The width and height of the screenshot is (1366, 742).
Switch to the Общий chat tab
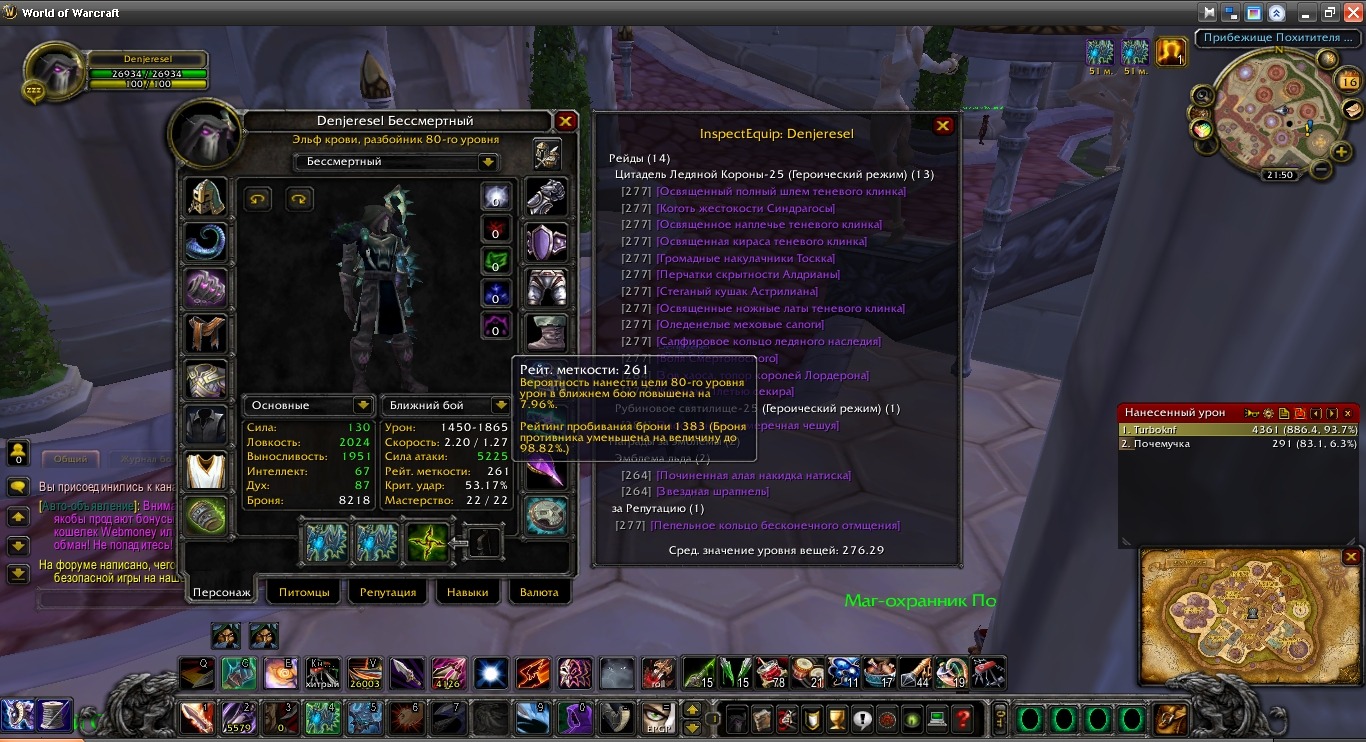point(70,460)
